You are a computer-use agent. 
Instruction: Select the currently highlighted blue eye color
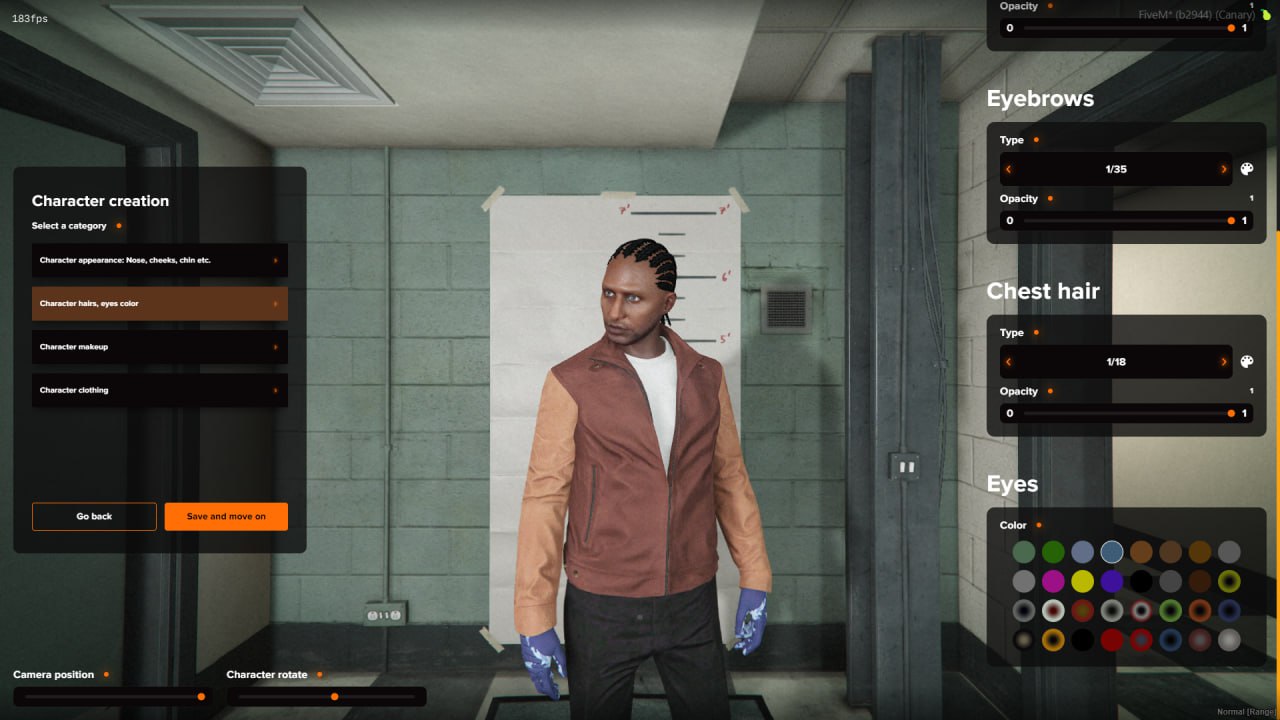(x=1111, y=551)
